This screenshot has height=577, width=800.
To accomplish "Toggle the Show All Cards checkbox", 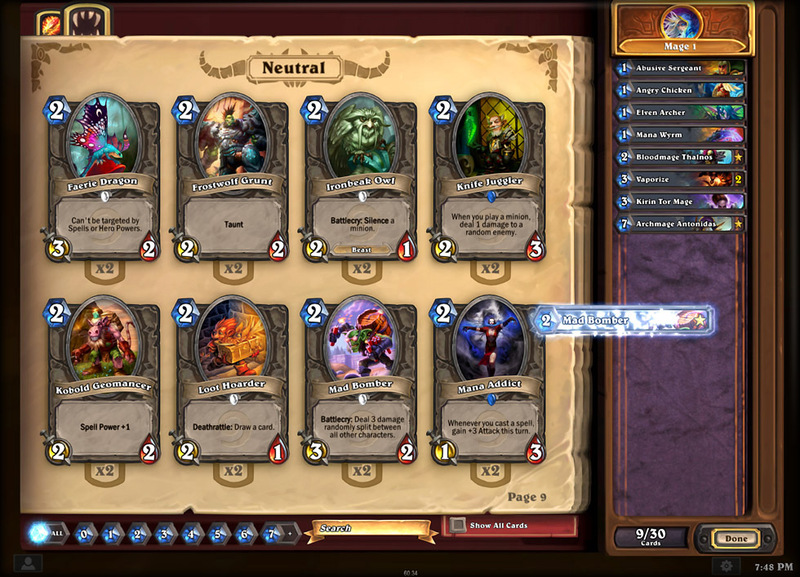I will 457,525.
